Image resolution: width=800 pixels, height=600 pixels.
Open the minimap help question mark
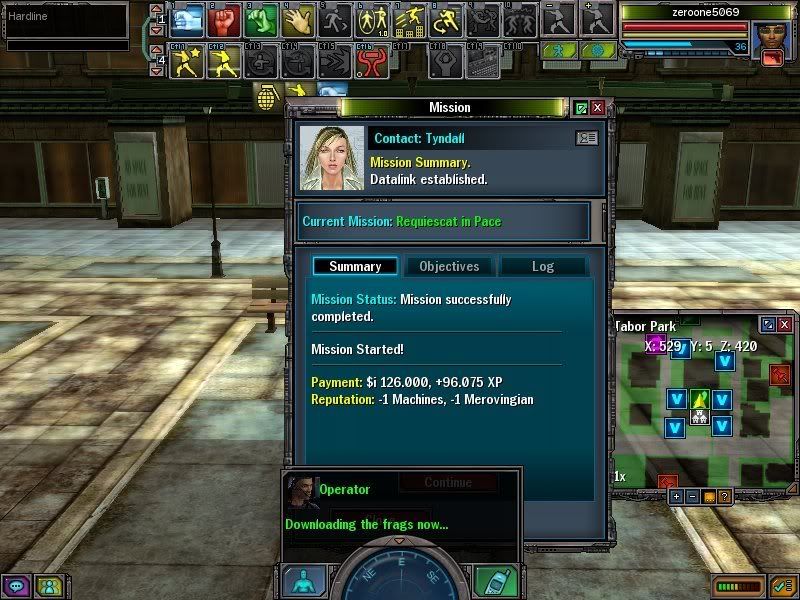[724, 496]
